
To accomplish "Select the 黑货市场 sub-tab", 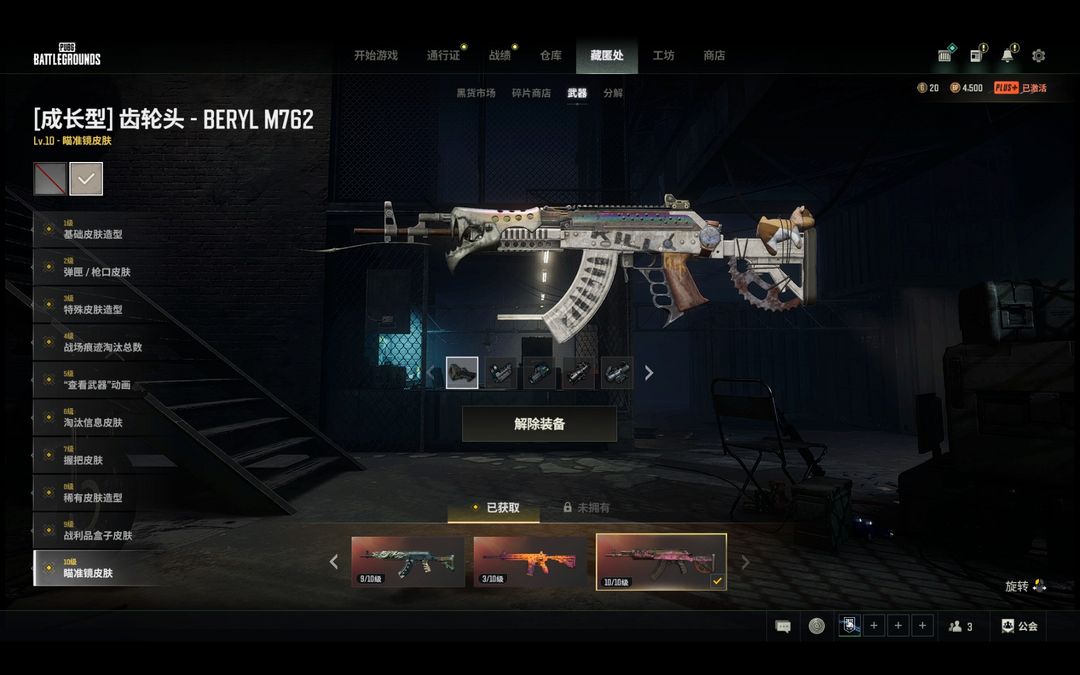I will (x=476, y=93).
